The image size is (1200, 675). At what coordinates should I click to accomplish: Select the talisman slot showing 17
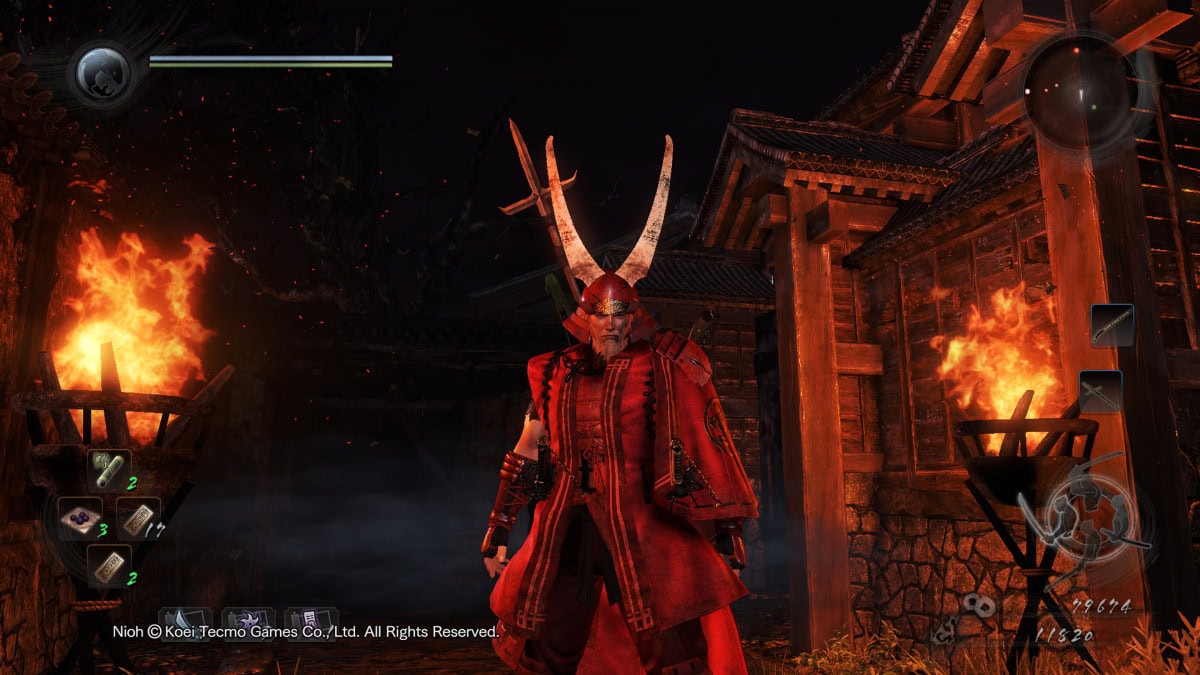coord(137,518)
